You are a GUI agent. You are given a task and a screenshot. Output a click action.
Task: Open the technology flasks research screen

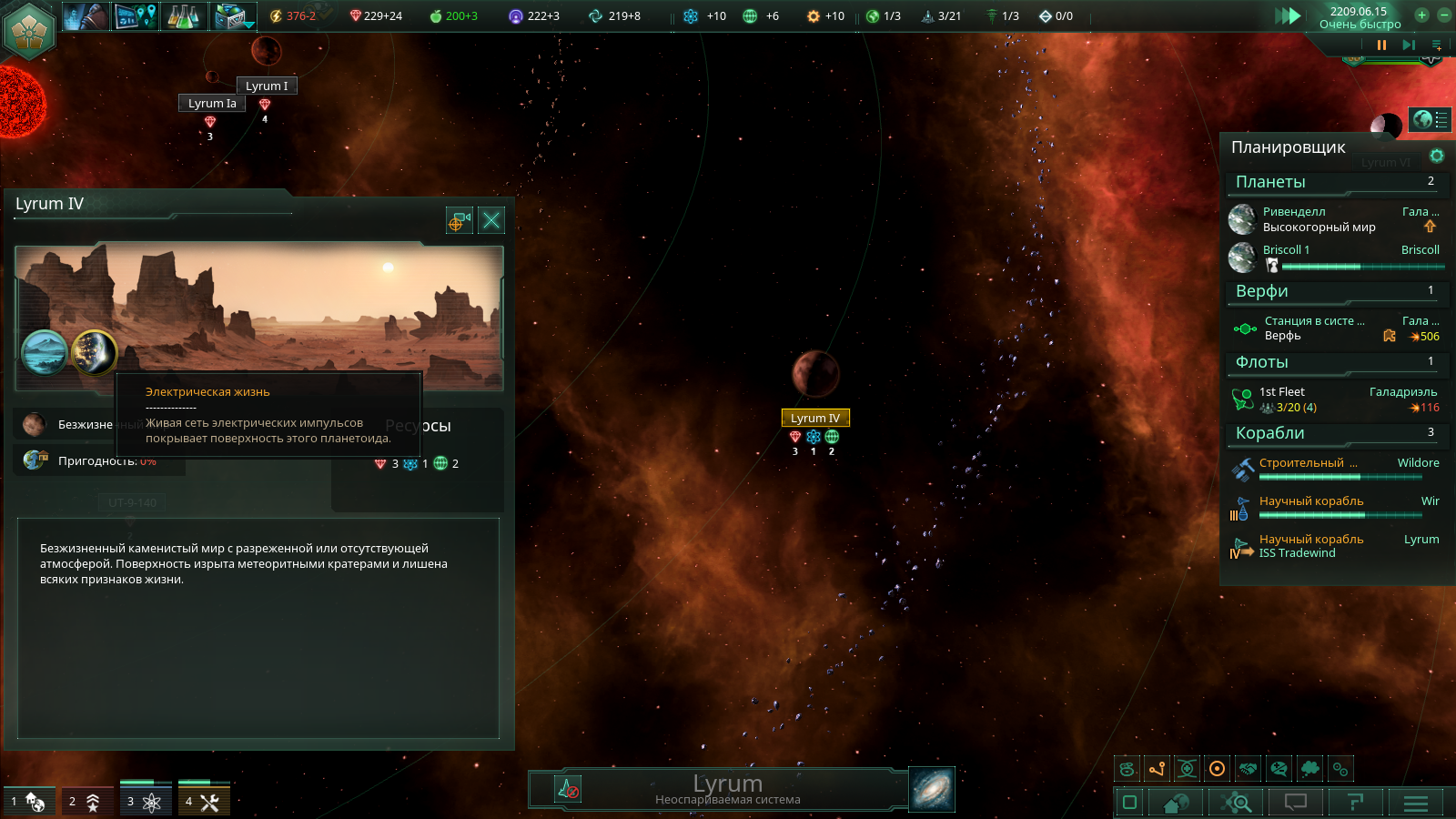(x=183, y=16)
